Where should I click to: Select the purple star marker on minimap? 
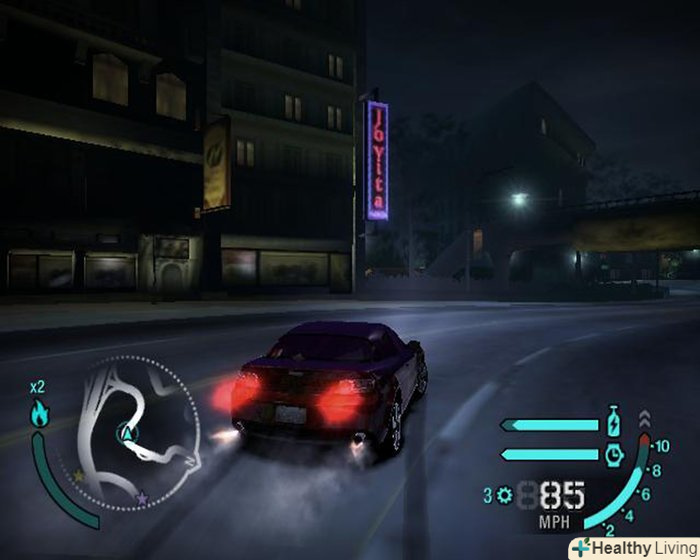[x=142, y=497]
